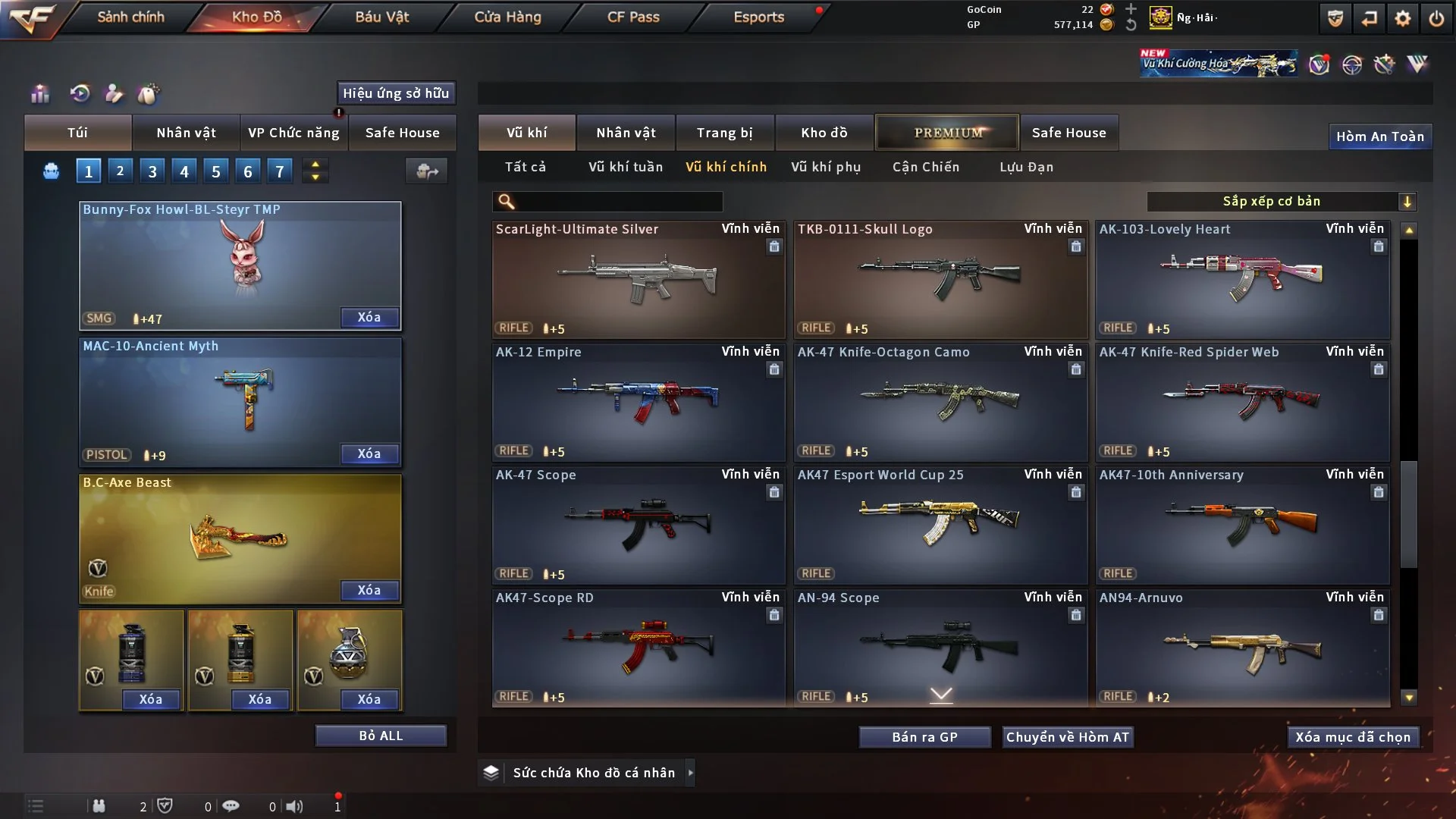Click the Bán ra GP button
This screenshot has width=1456, height=819.
pyautogui.click(x=924, y=737)
